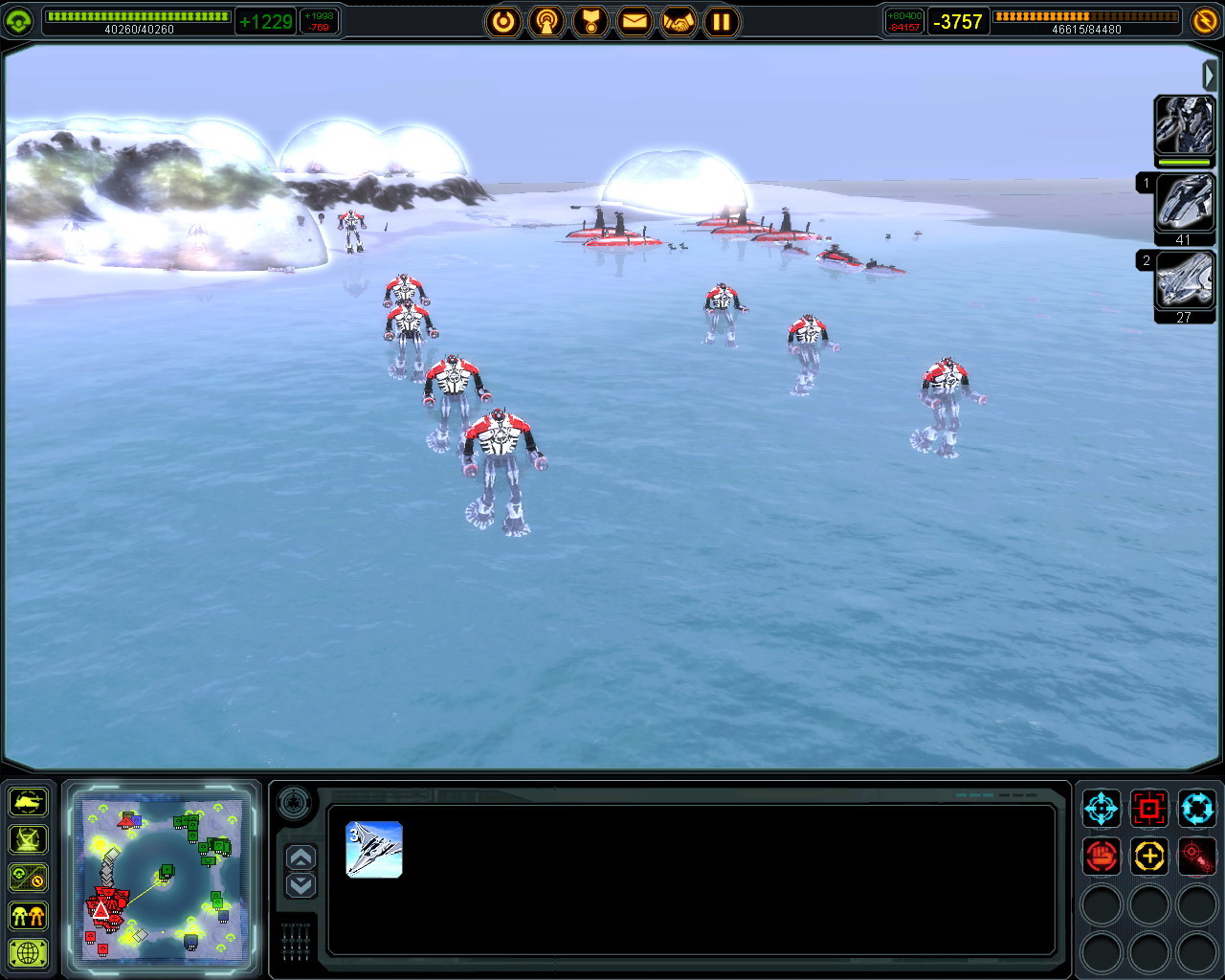
Task: Activate the red Attack crosshair order
Action: click(1148, 809)
